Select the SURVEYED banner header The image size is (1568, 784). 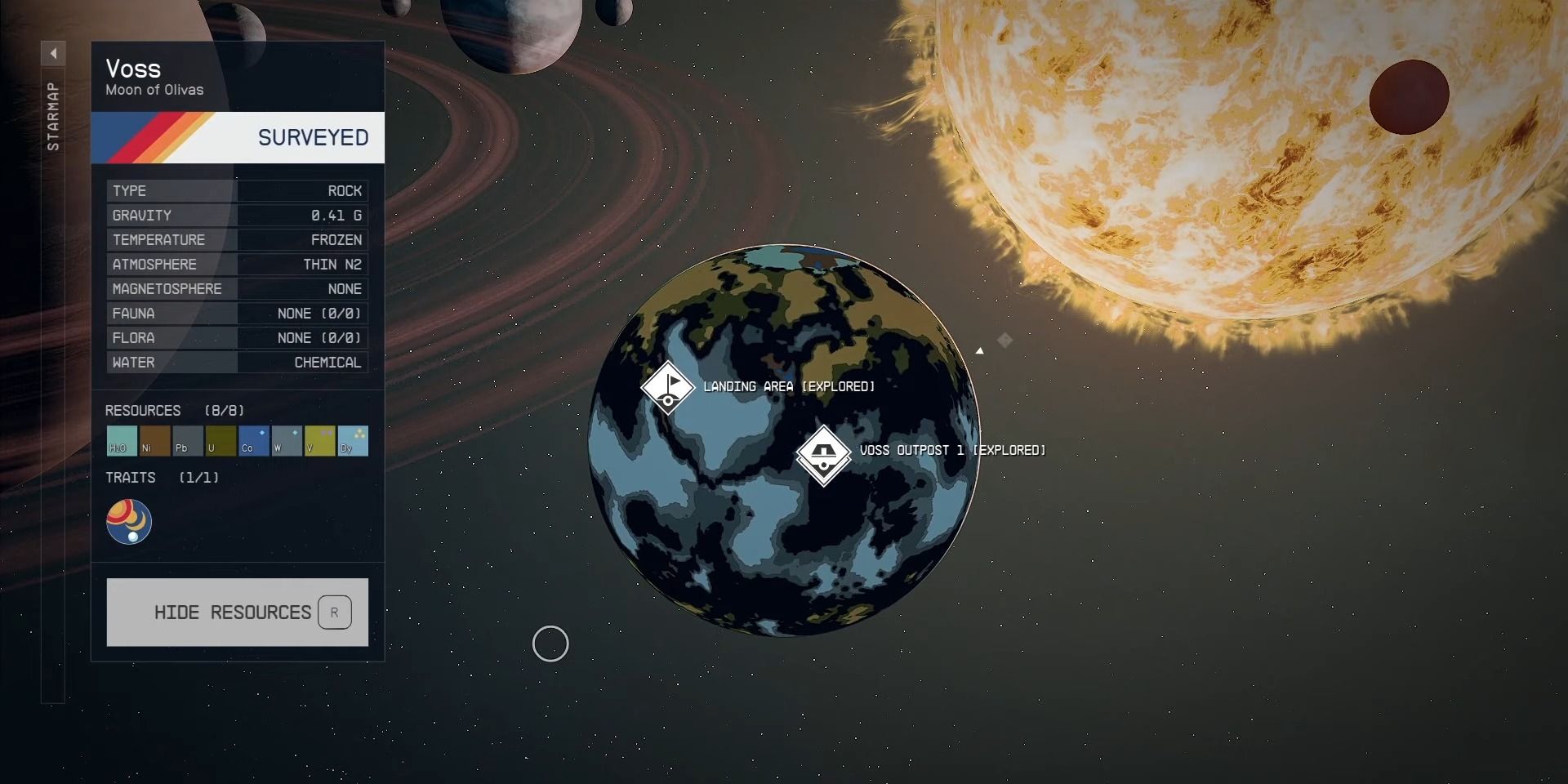click(x=237, y=137)
